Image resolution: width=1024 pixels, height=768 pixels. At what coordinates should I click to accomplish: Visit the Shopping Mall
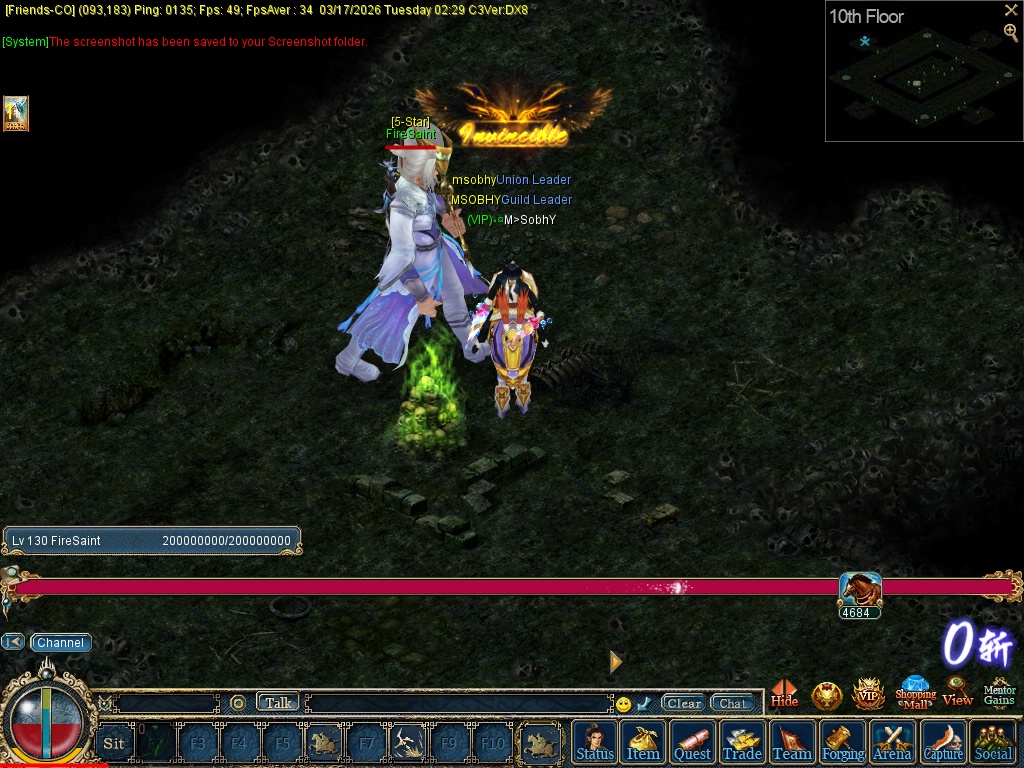pyautogui.click(x=915, y=692)
